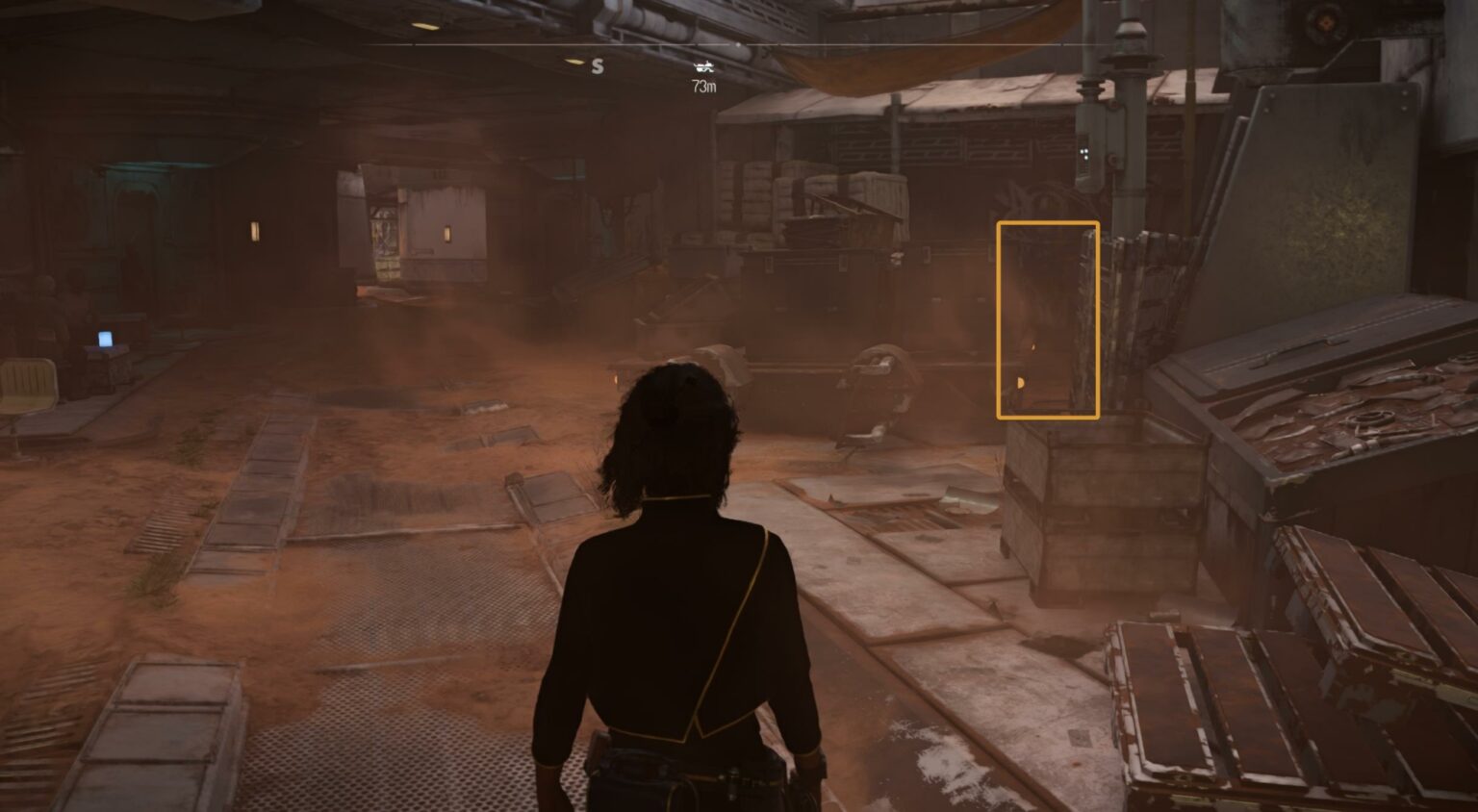Select the blue computer terminal screen on the left
Screen dimensions: 1478x812
pyautogui.click(x=106, y=339)
